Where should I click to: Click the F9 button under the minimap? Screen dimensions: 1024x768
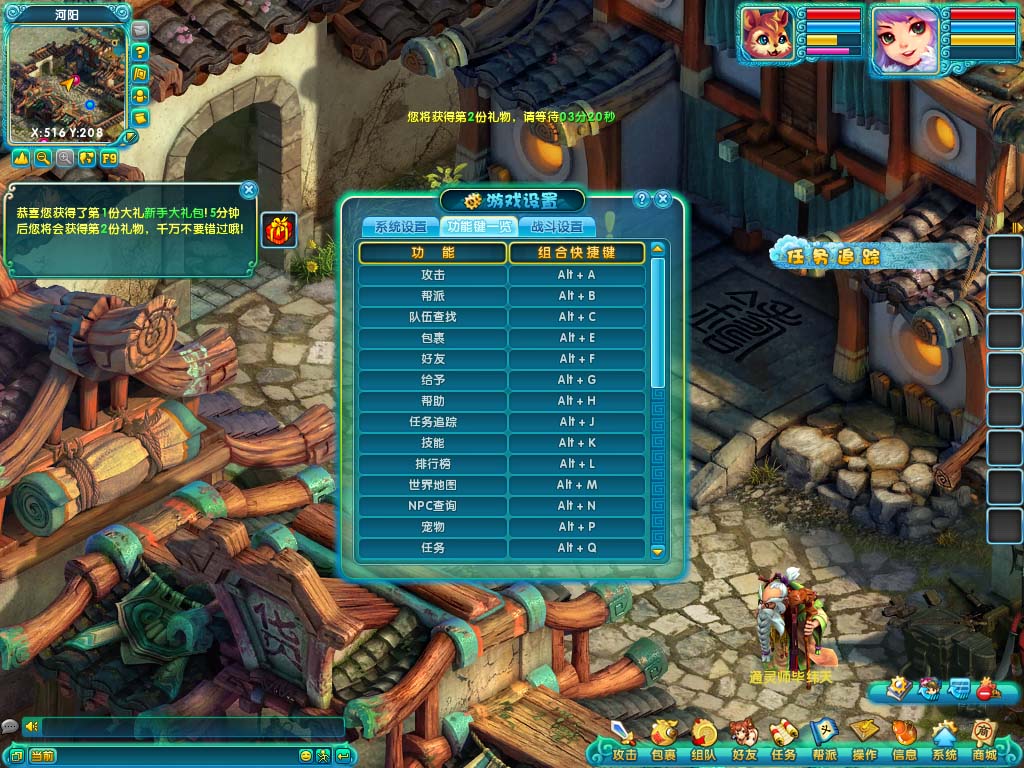(109, 158)
